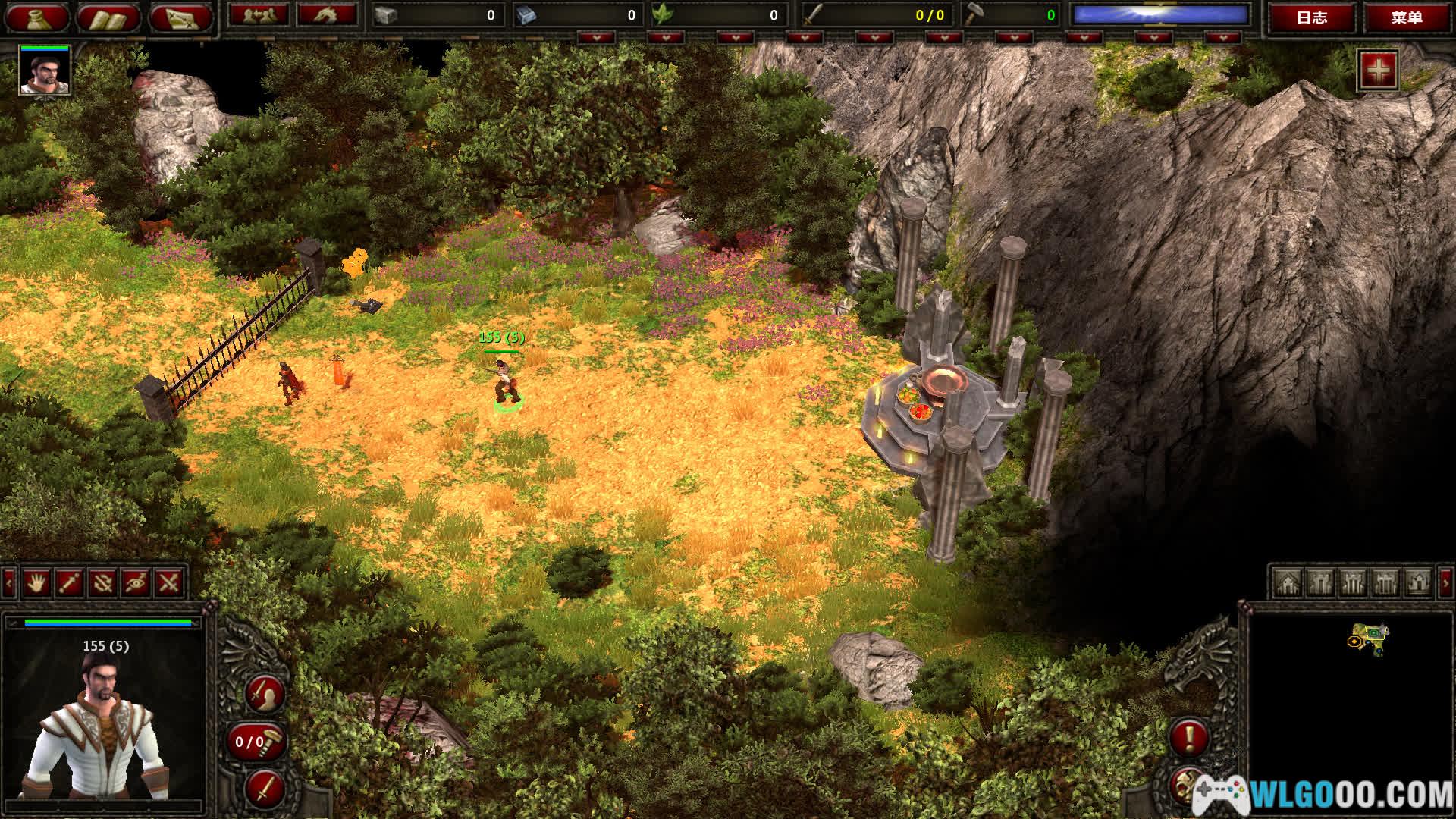Click the 0/0 hammer worker button

(x=256, y=741)
